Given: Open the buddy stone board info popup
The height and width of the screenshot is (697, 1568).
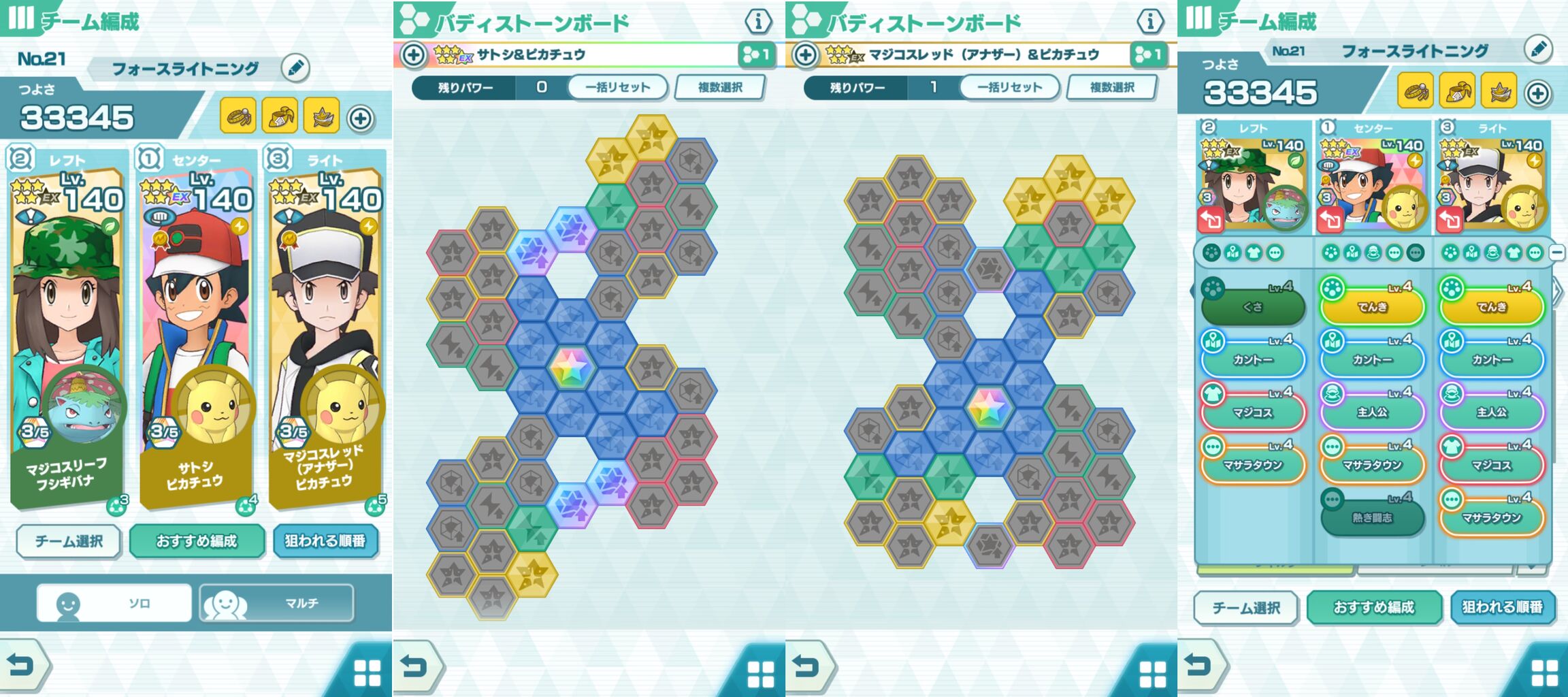Looking at the screenshot, I should [x=757, y=21].
